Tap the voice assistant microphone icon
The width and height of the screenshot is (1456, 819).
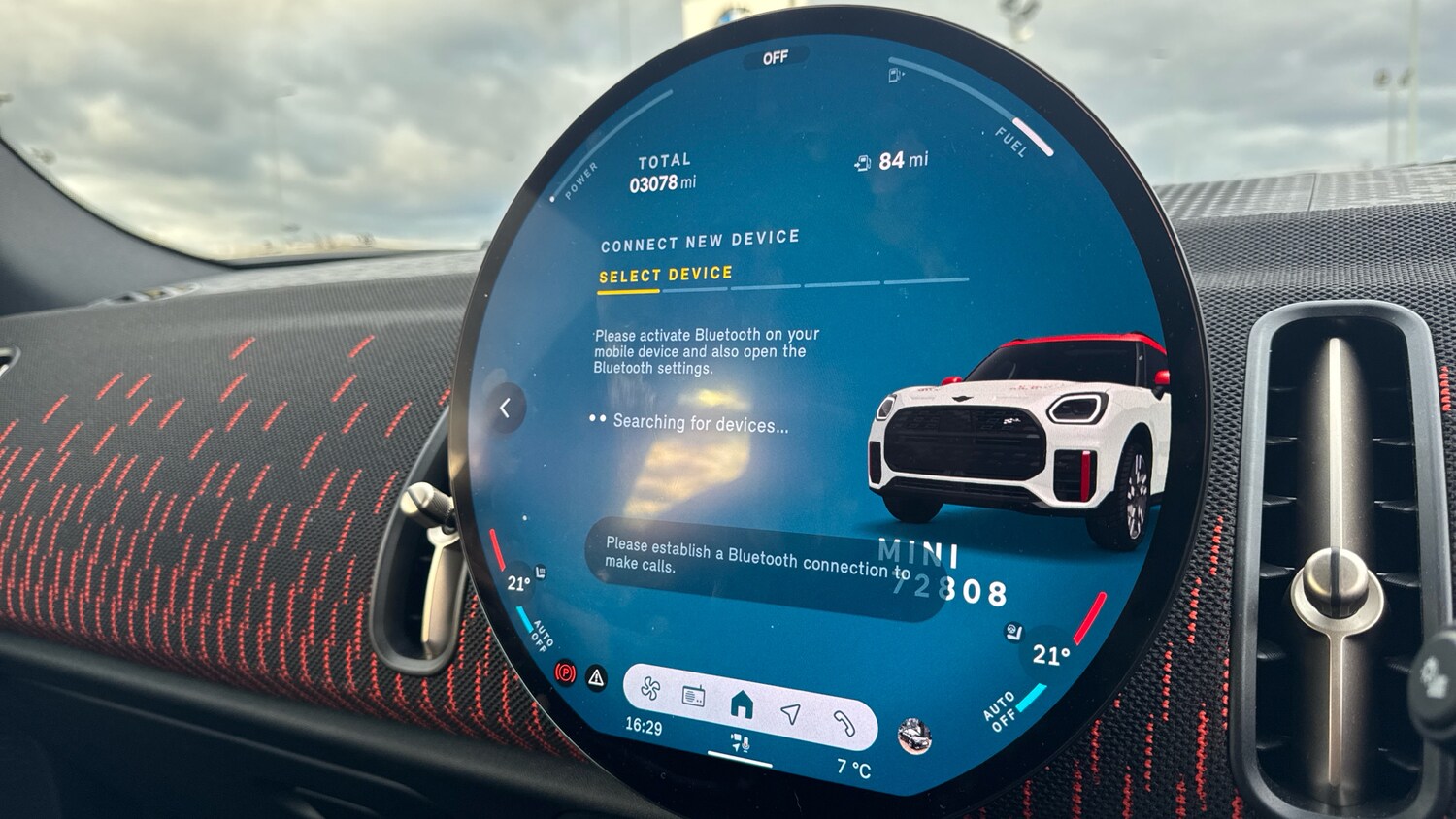(x=740, y=744)
